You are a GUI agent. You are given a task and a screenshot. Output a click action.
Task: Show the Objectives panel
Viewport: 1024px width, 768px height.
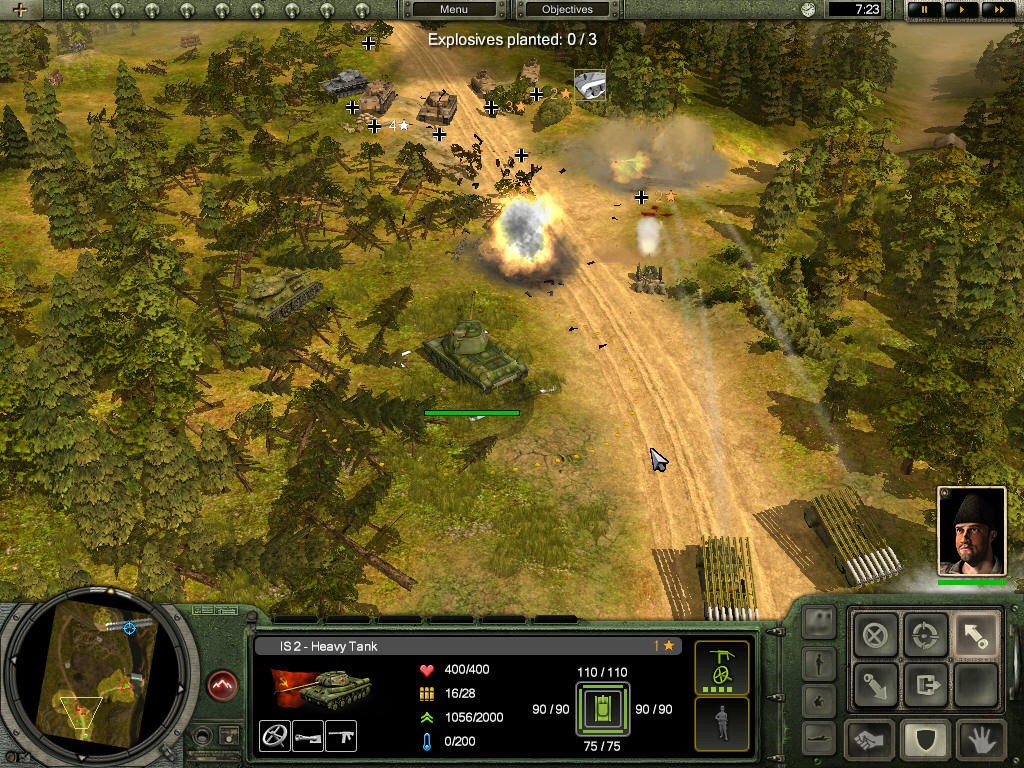pyautogui.click(x=567, y=10)
